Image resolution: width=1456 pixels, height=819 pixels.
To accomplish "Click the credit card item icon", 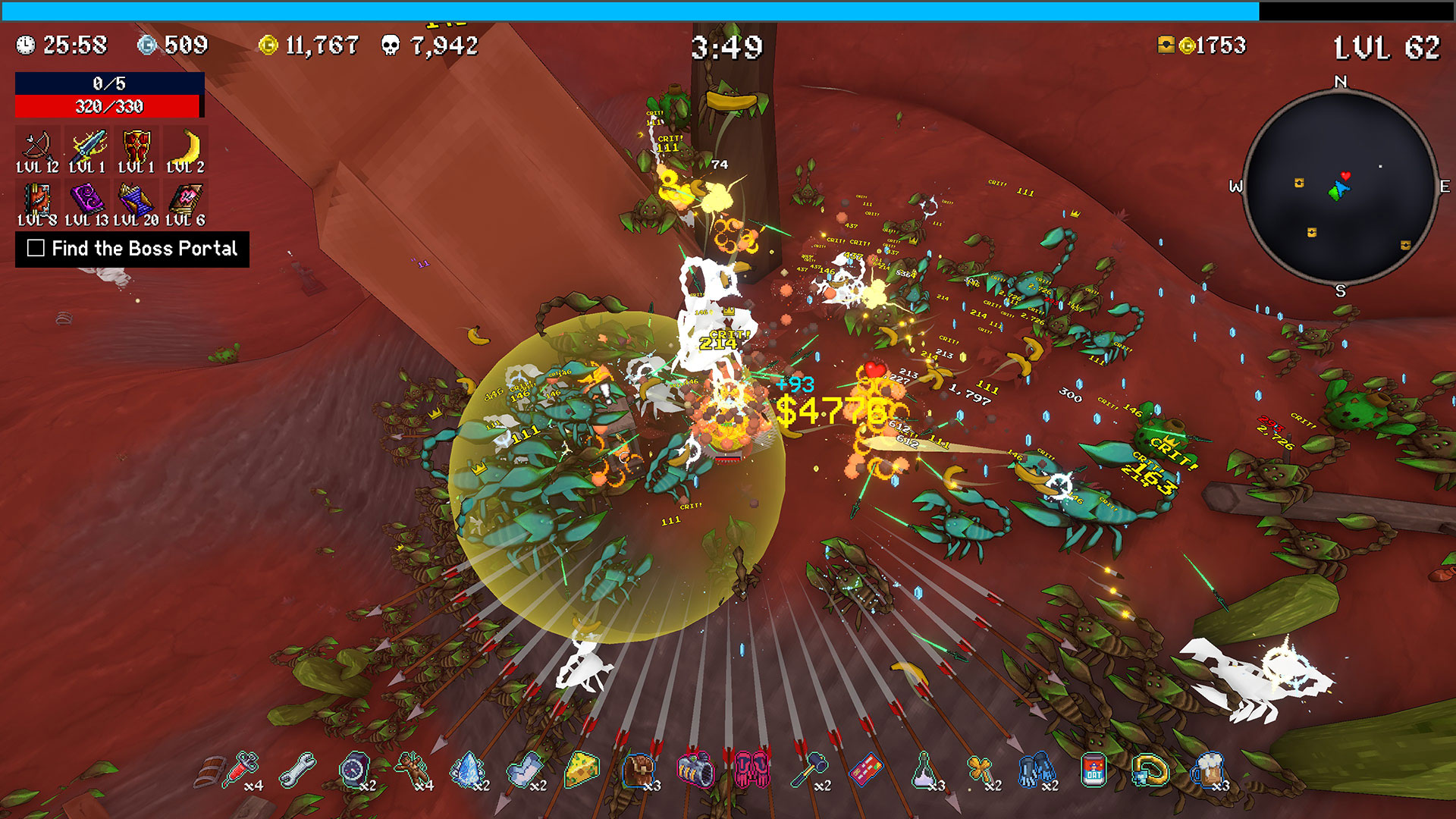I will click(866, 770).
